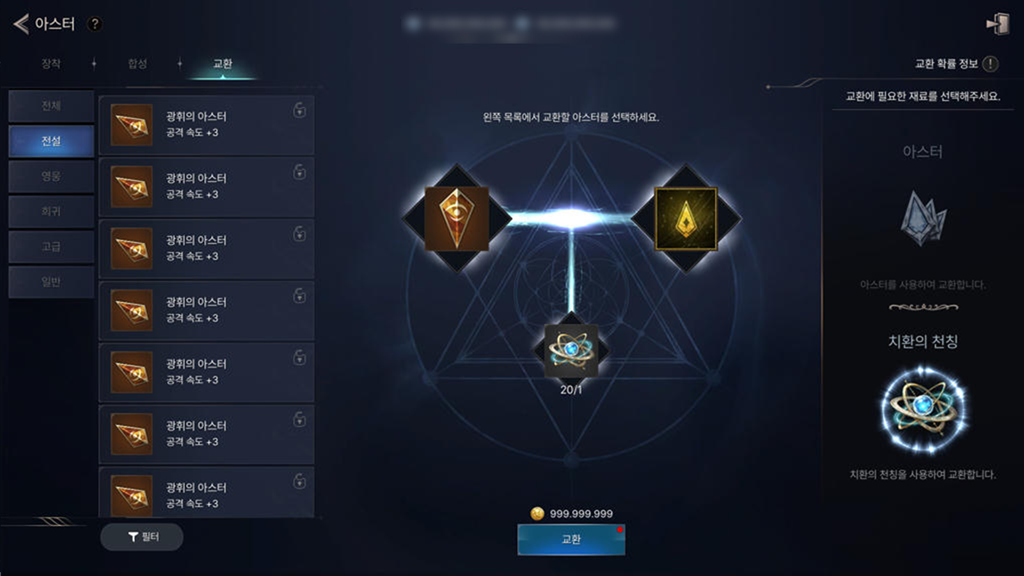Click the 치환의 천칭 material slot in the diagram
This screenshot has height=576, width=1024.
click(571, 351)
